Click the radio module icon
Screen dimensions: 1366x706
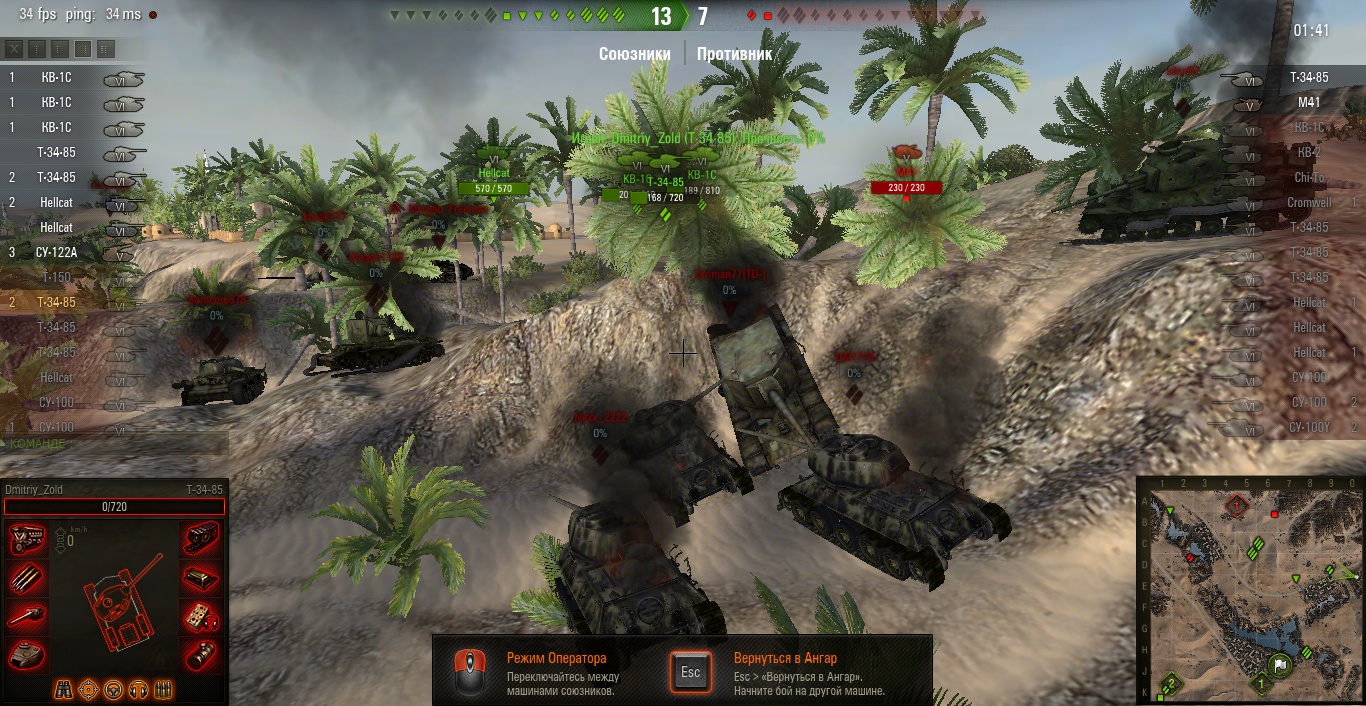198,616
